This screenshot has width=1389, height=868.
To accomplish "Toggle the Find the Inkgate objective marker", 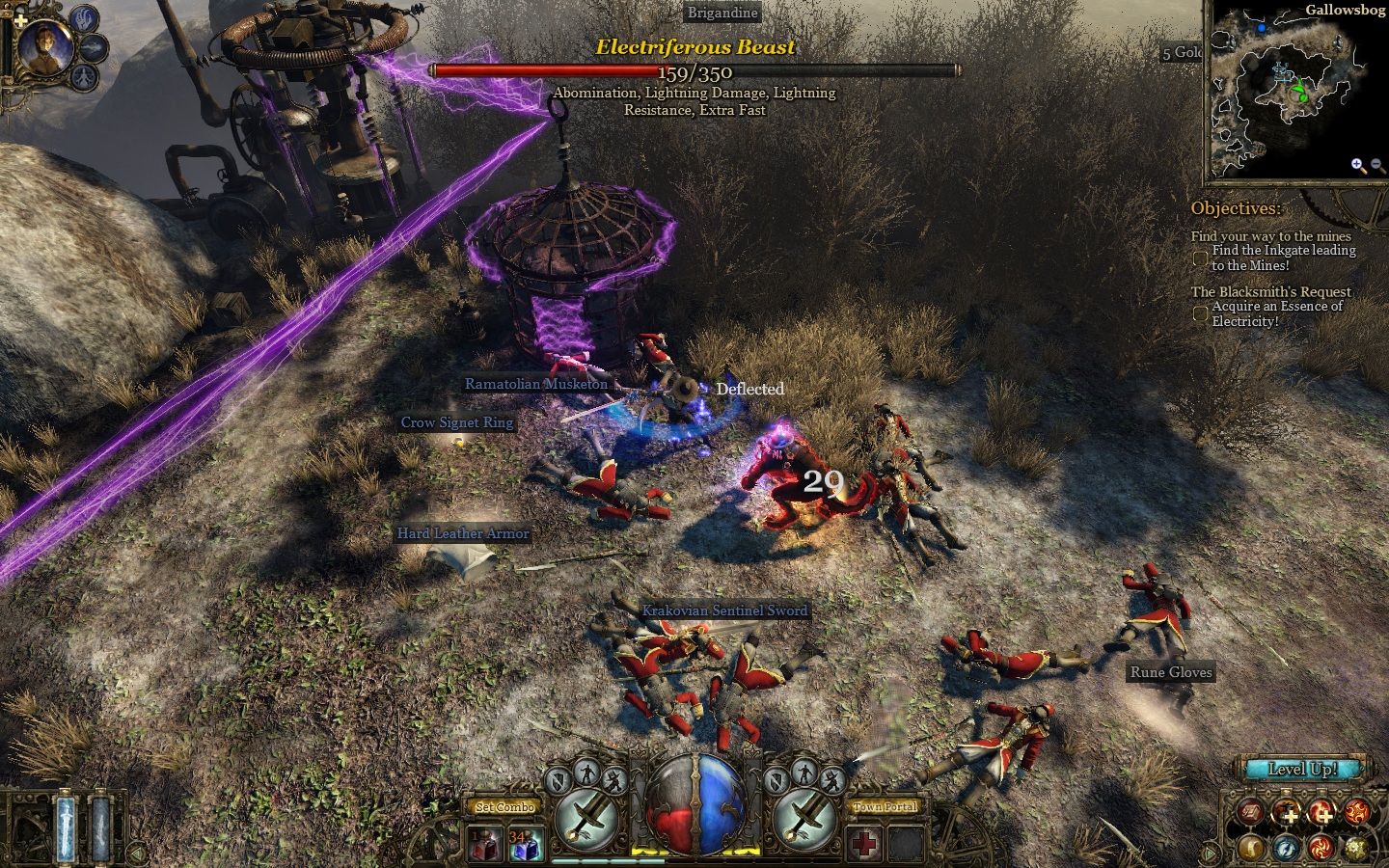I will [x=1201, y=258].
